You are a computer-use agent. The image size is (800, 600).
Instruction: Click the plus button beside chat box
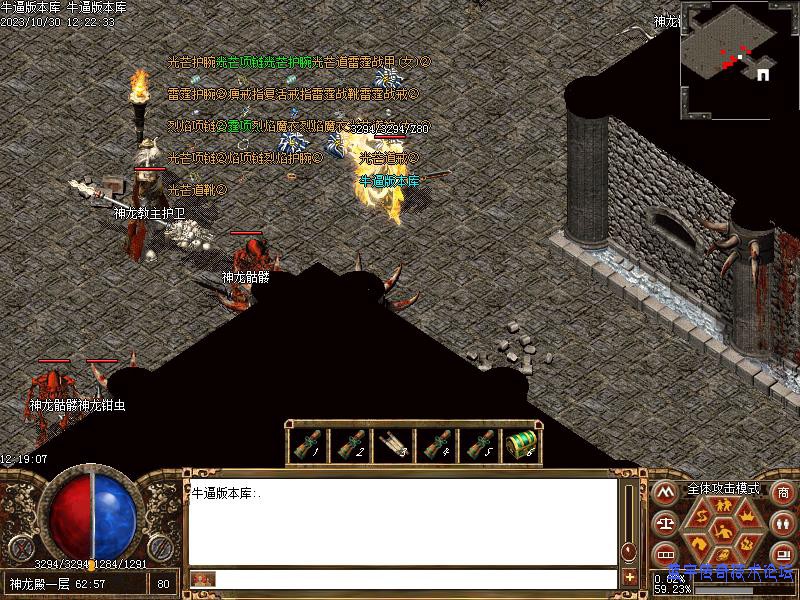point(629,577)
